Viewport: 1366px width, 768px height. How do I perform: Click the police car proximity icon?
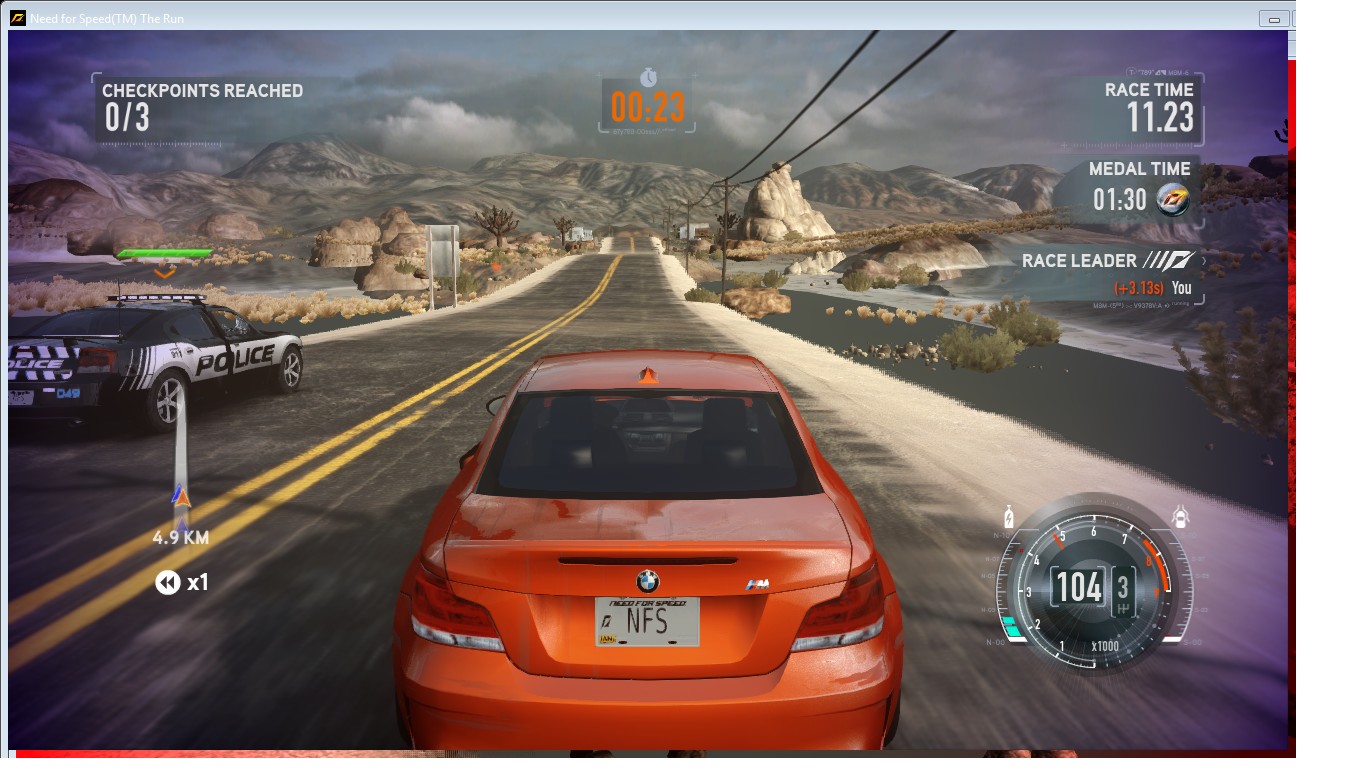(1181, 517)
